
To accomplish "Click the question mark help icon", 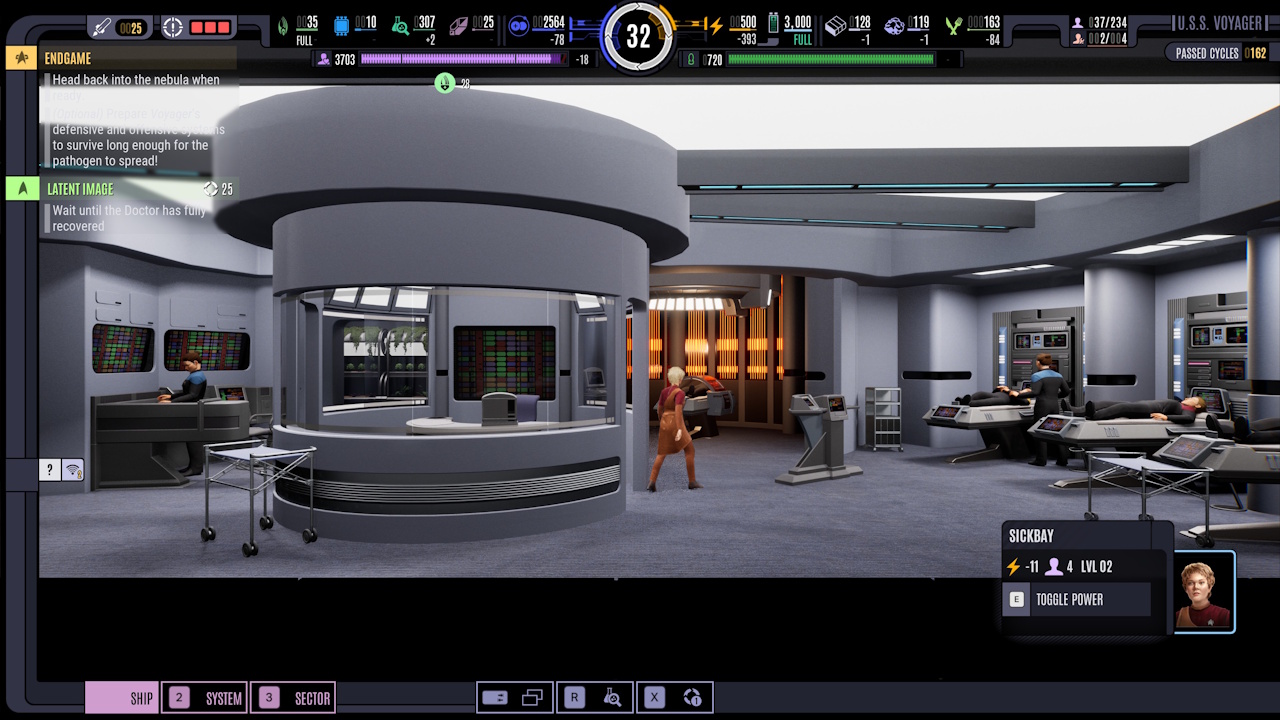I will tap(48, 469).
